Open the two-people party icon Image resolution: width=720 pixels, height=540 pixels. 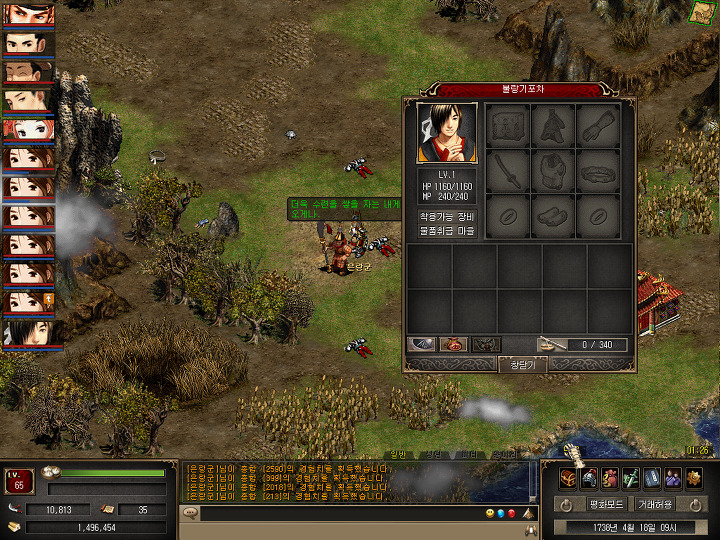[x=672, y=478]
